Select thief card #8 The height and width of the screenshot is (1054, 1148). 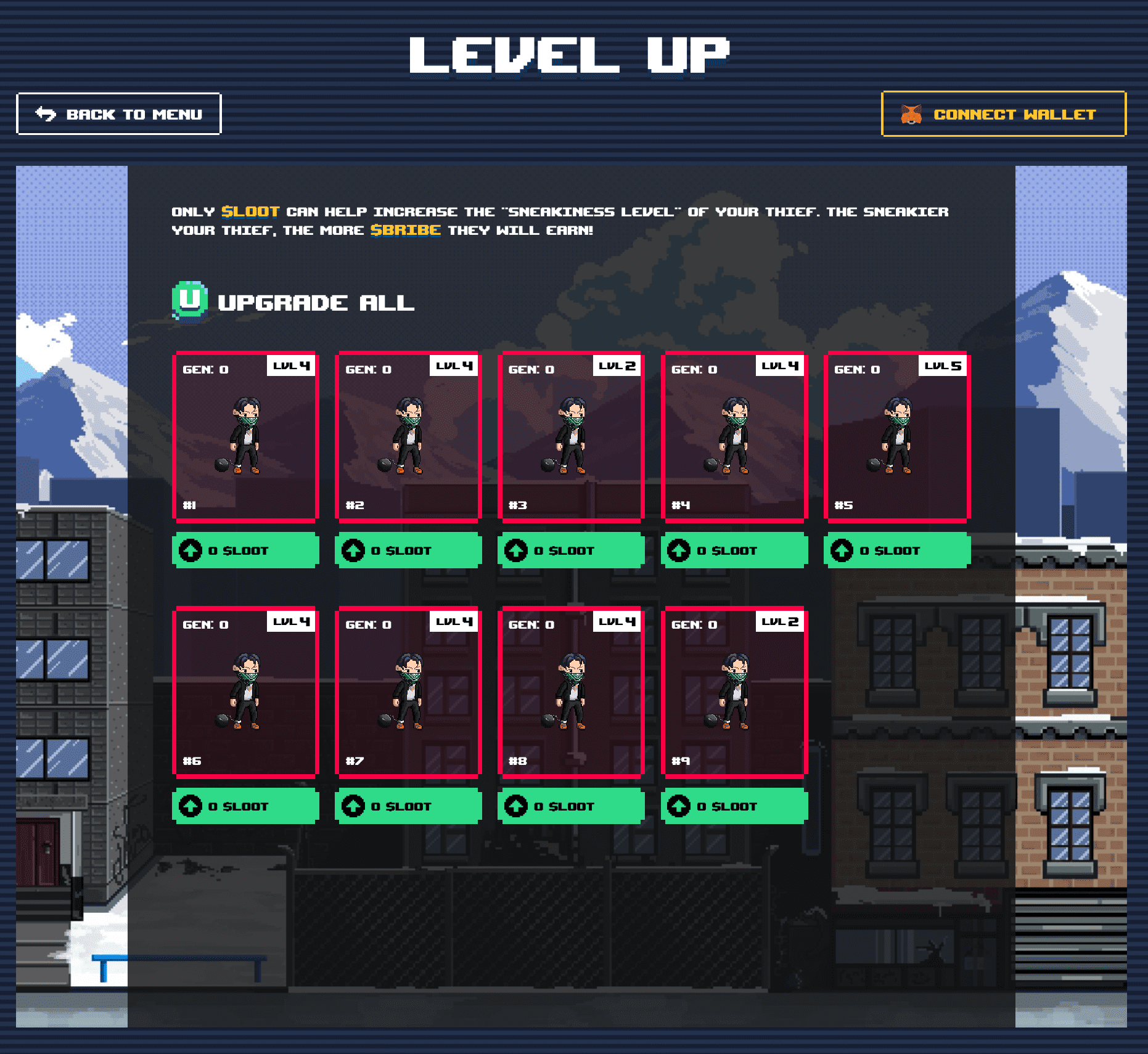click(x=571, y=692)
